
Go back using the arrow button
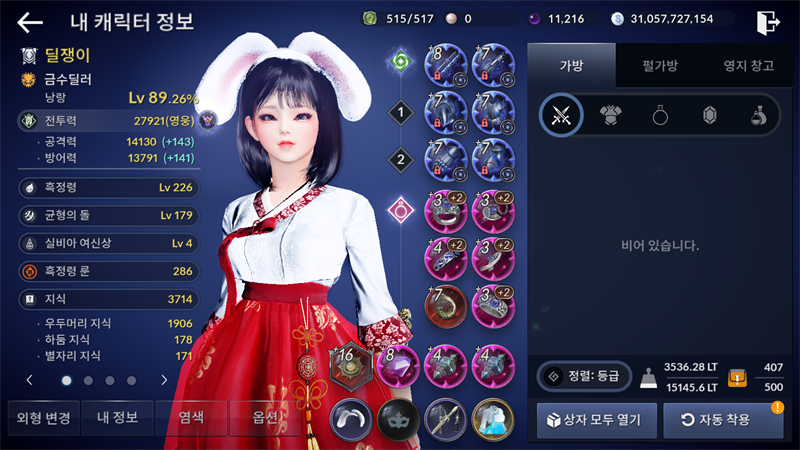pos(30,22)
